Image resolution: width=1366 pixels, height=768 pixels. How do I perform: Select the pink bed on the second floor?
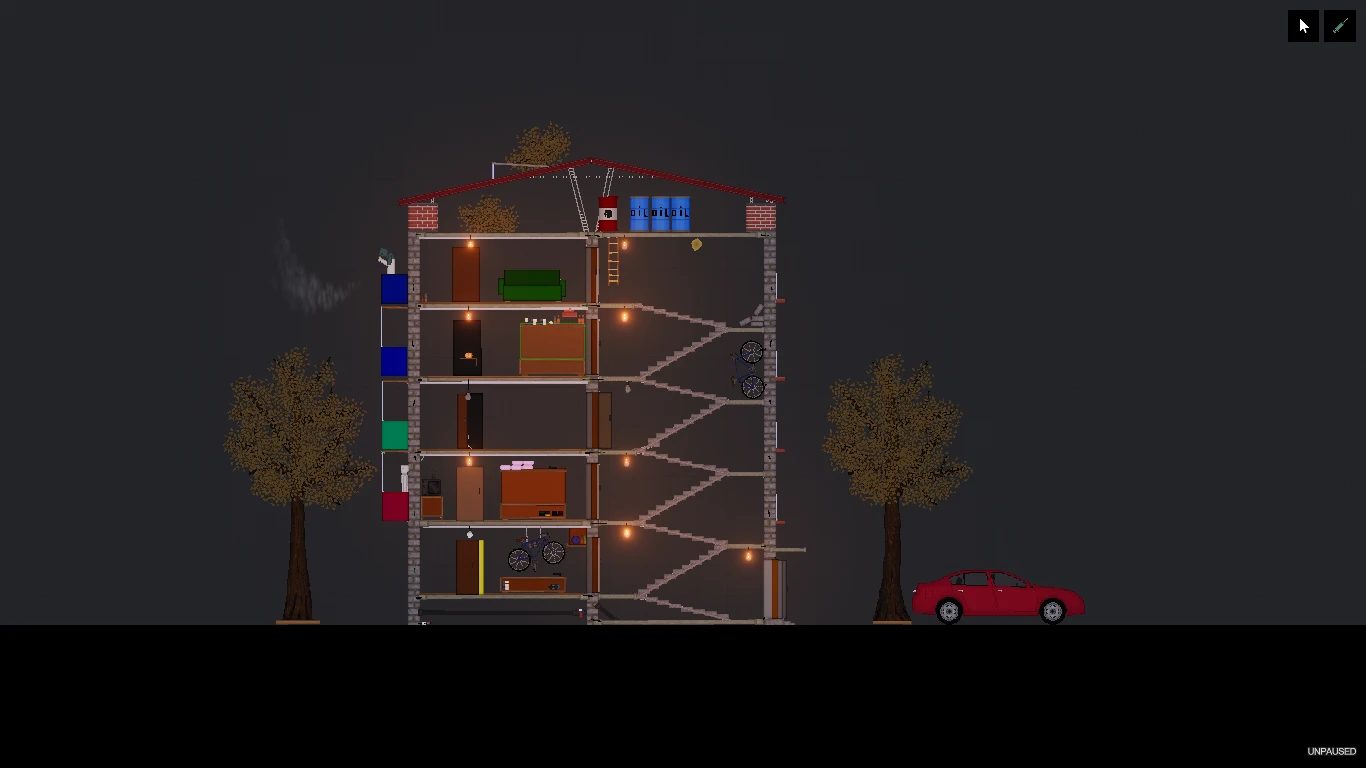pos(515,467)
